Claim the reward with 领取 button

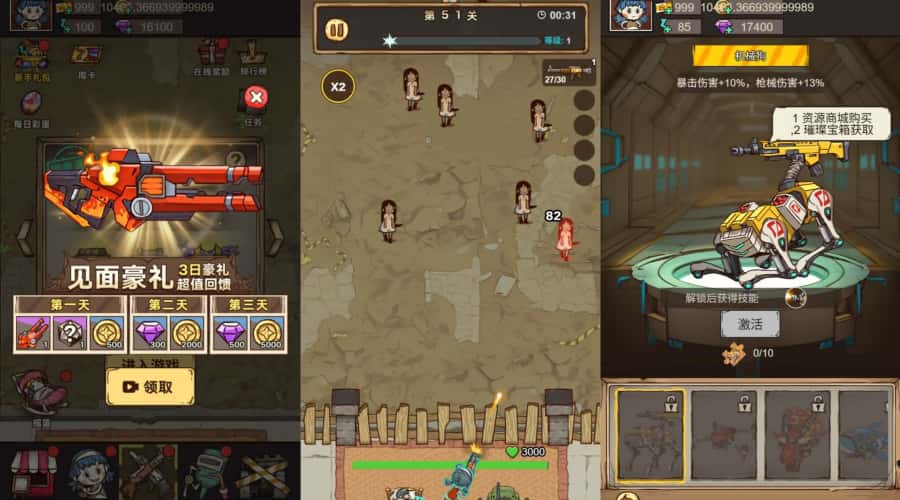click(150, 386)
